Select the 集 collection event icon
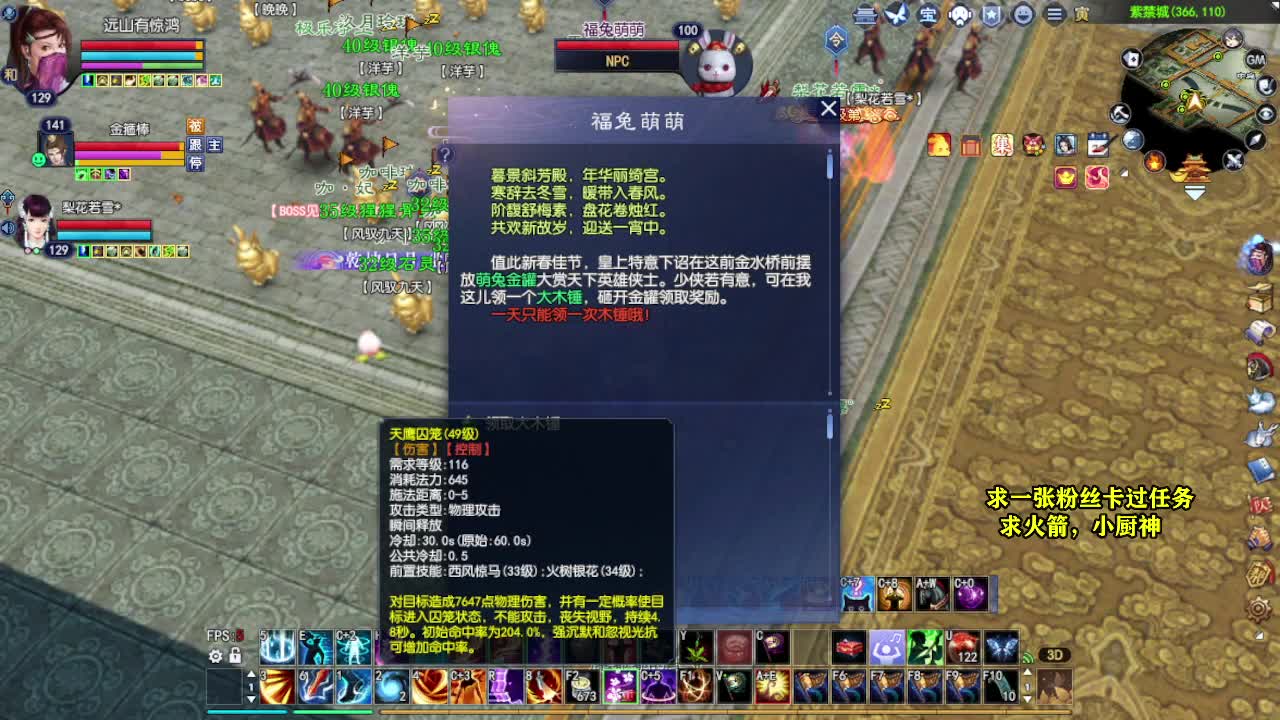The image size is (1280, 720). [1002, 143]
